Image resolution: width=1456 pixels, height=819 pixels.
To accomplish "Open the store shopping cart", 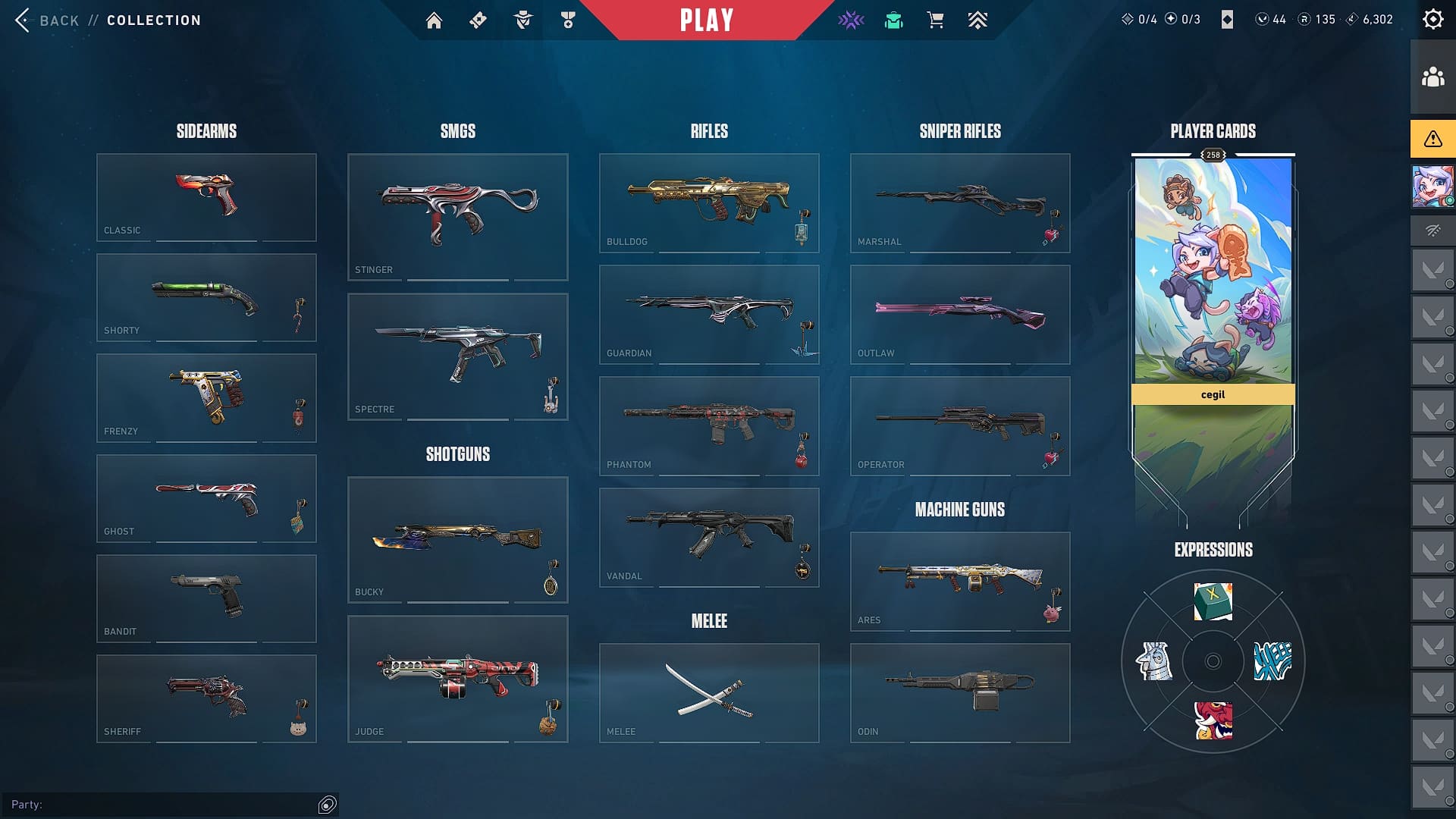I will click(935, 20).
